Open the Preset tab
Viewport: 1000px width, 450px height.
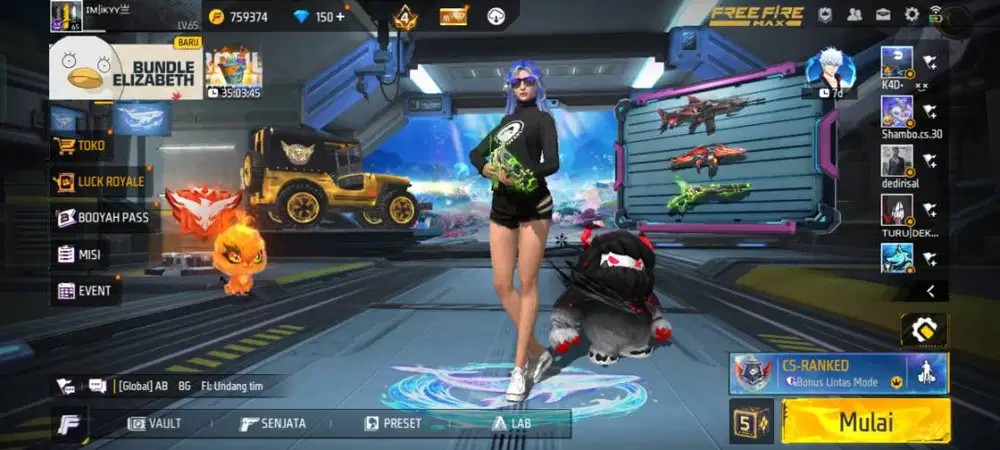395,423
